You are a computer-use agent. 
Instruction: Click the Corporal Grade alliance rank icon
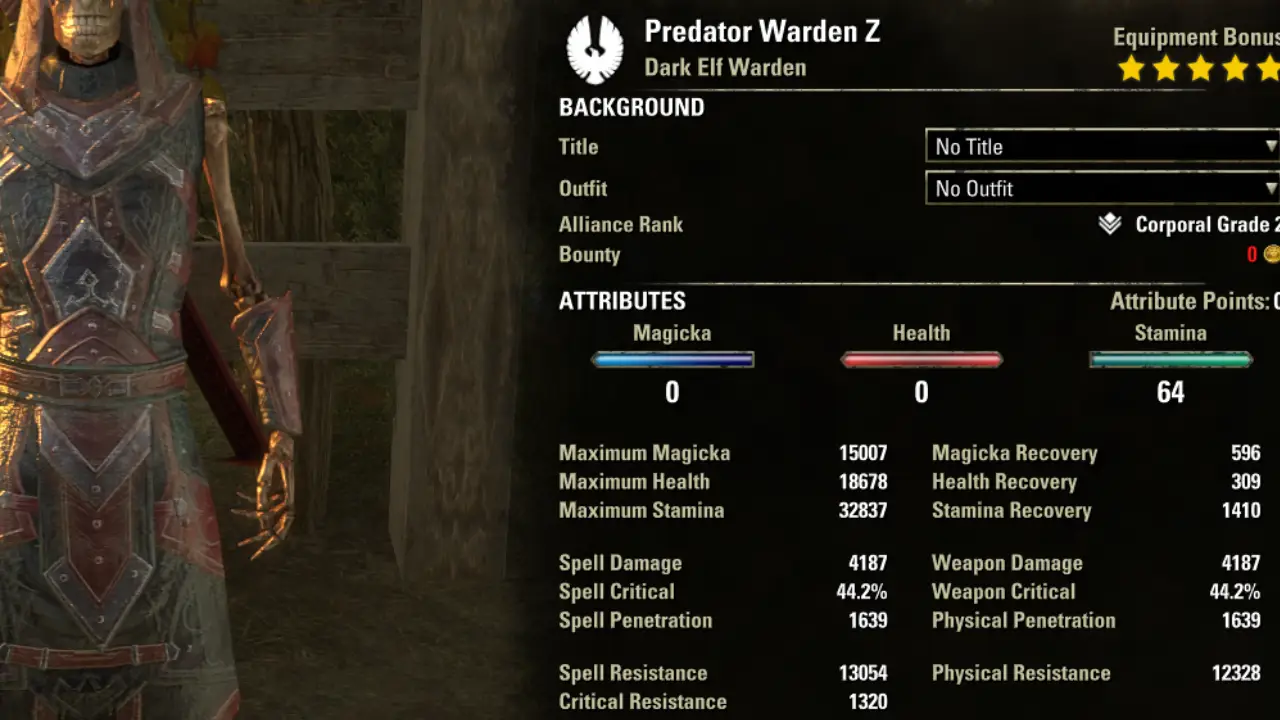pos(1109,225)
